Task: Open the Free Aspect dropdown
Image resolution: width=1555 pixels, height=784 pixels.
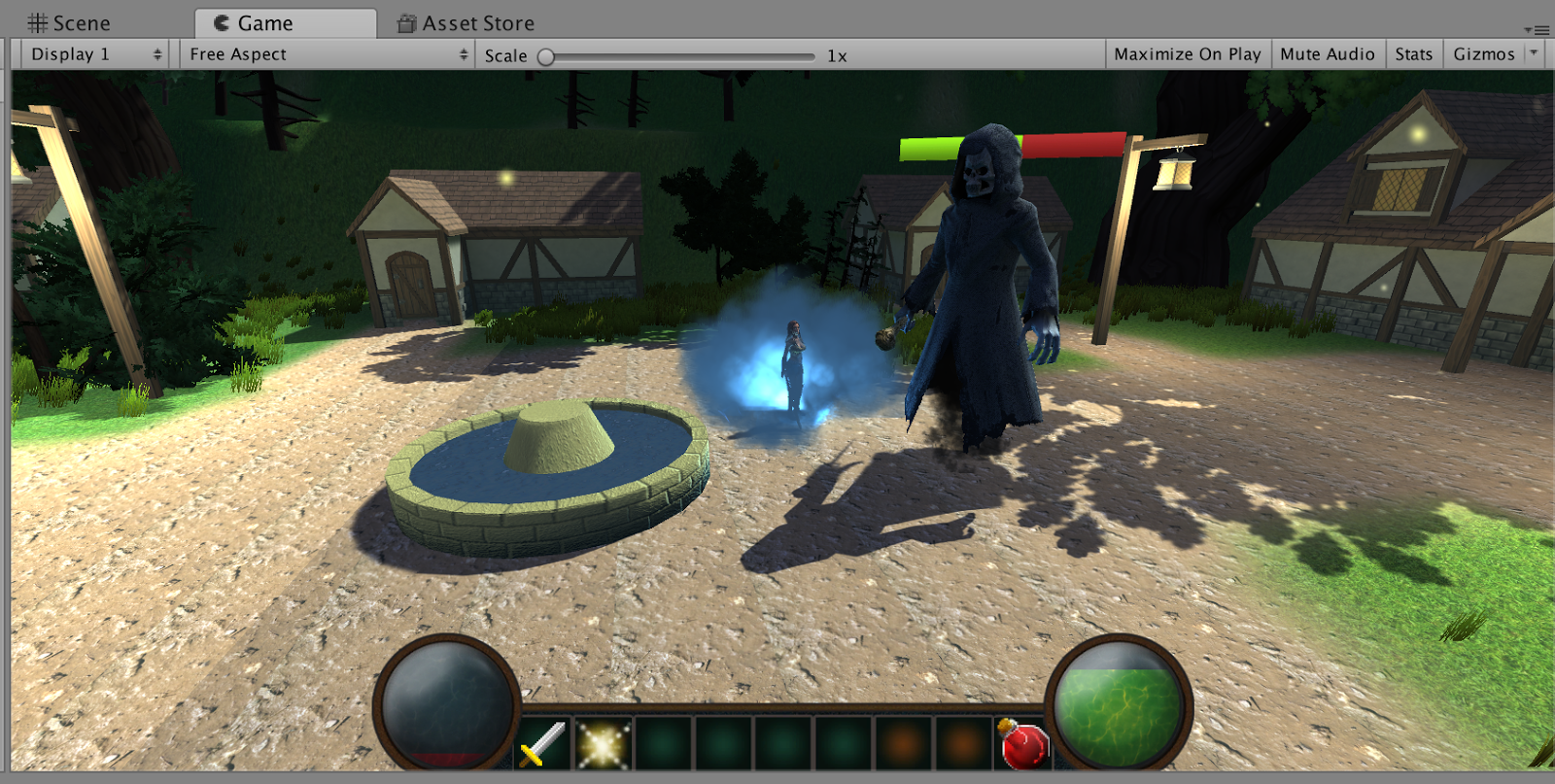Action: point(326,54)
